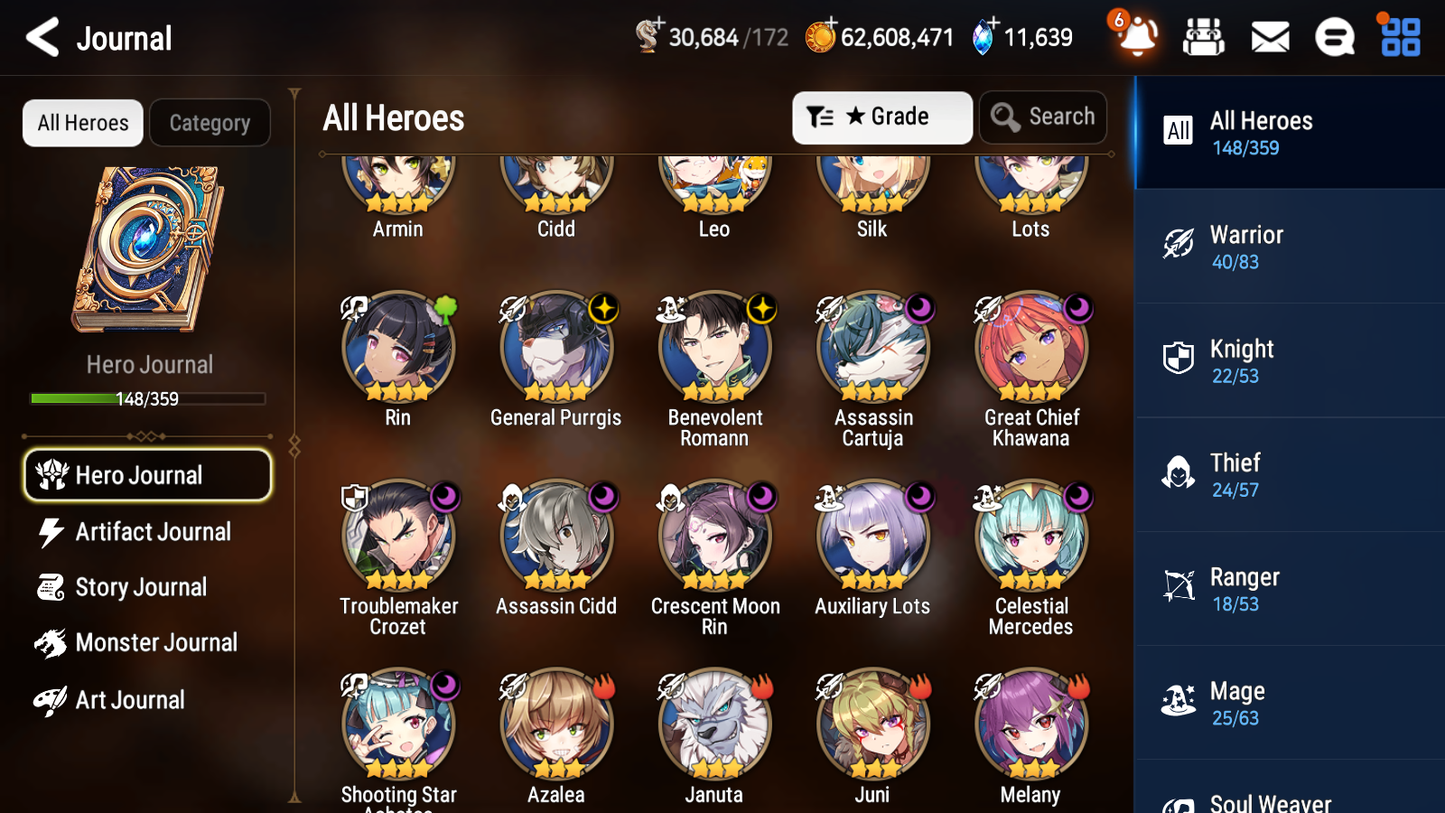This screenshot has height=813, width=1445.
Task: Select the General Purrgis hero portrait
Action: 556,345
